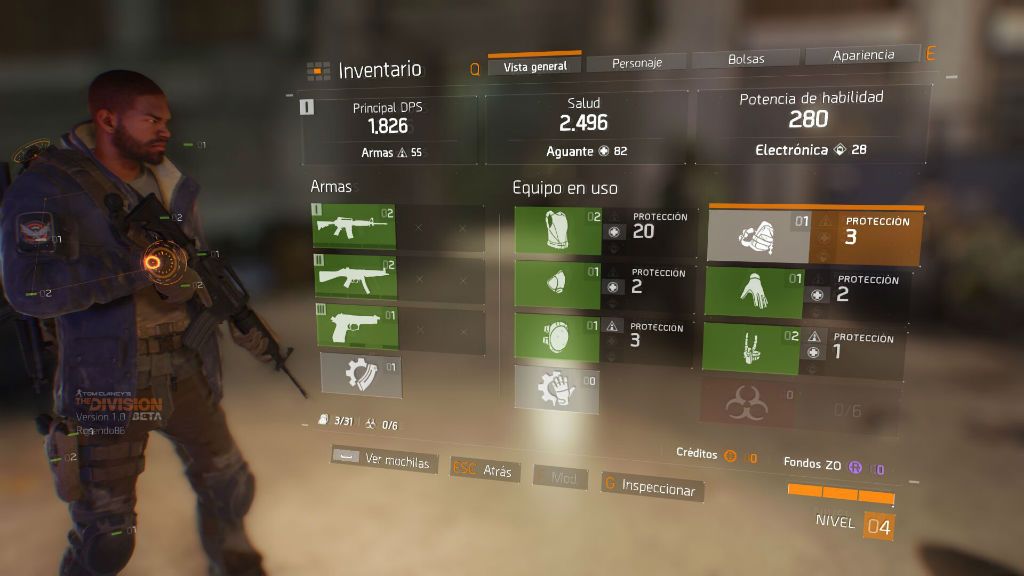
Task: Select the pistol sidearm slot
Action: tap(354, 327)
